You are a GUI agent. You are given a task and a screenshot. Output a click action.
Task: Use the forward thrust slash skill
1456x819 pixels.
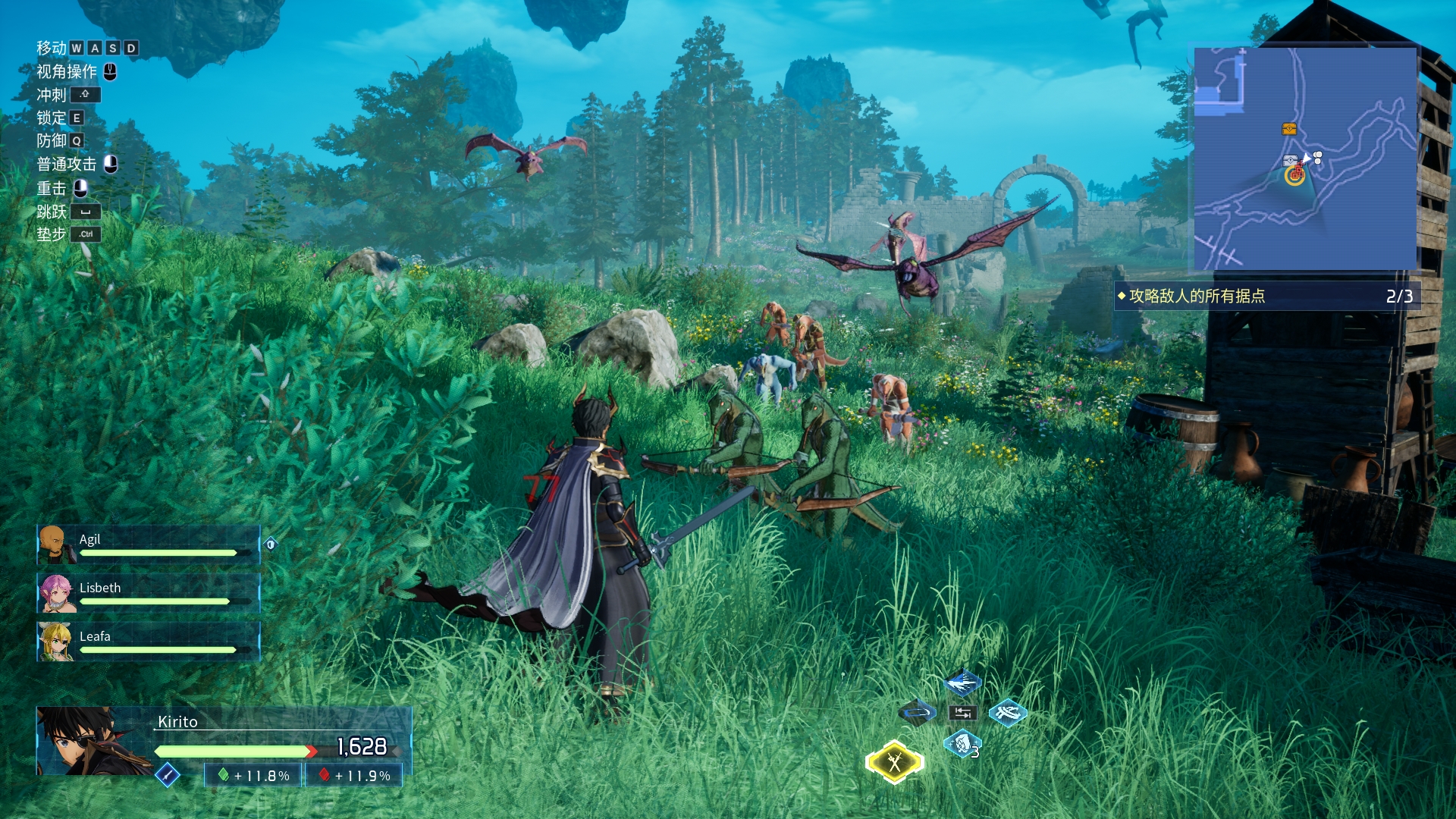point(962,683)
